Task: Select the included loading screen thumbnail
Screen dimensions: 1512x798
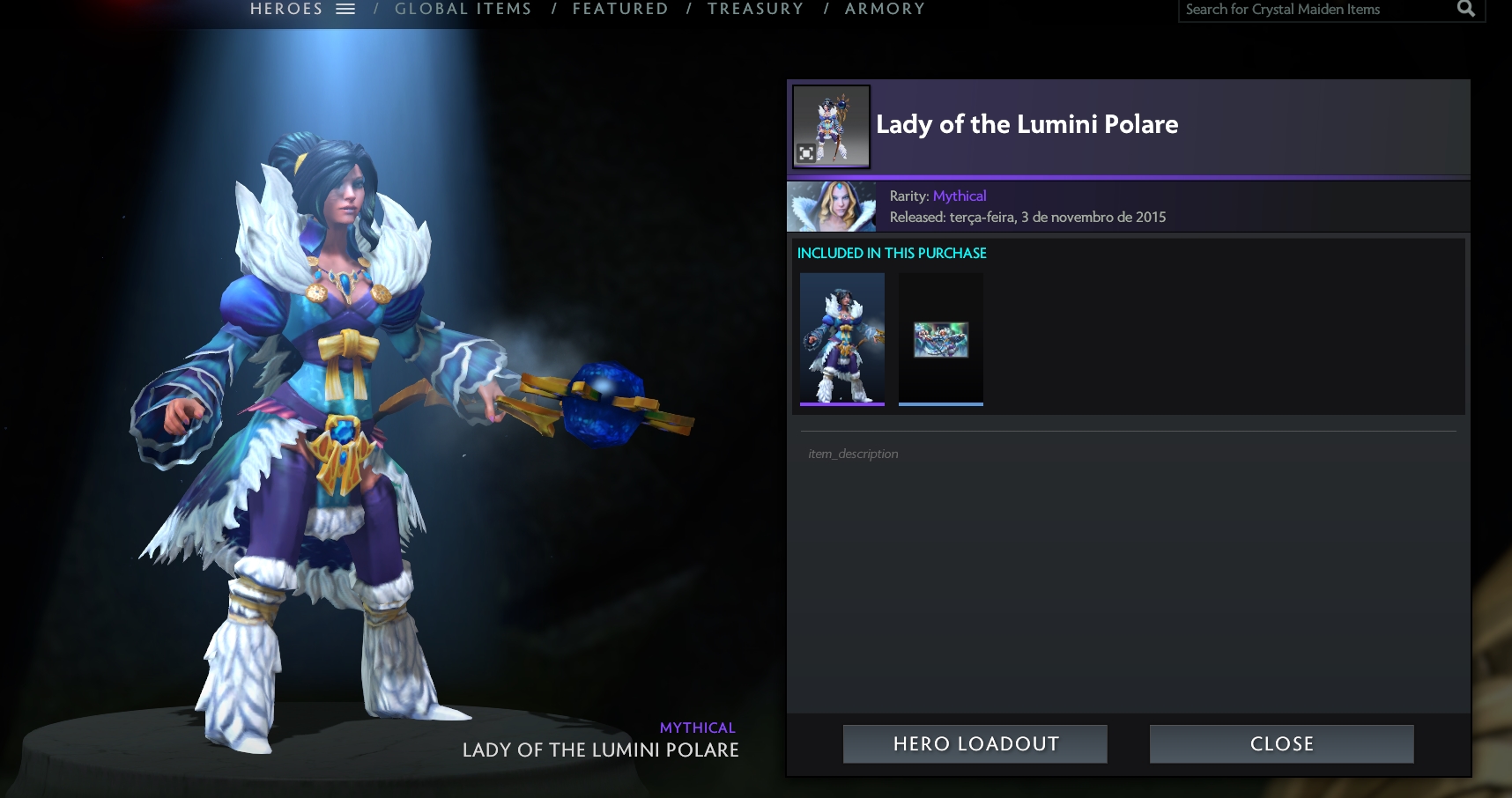Action: [941, 339]
